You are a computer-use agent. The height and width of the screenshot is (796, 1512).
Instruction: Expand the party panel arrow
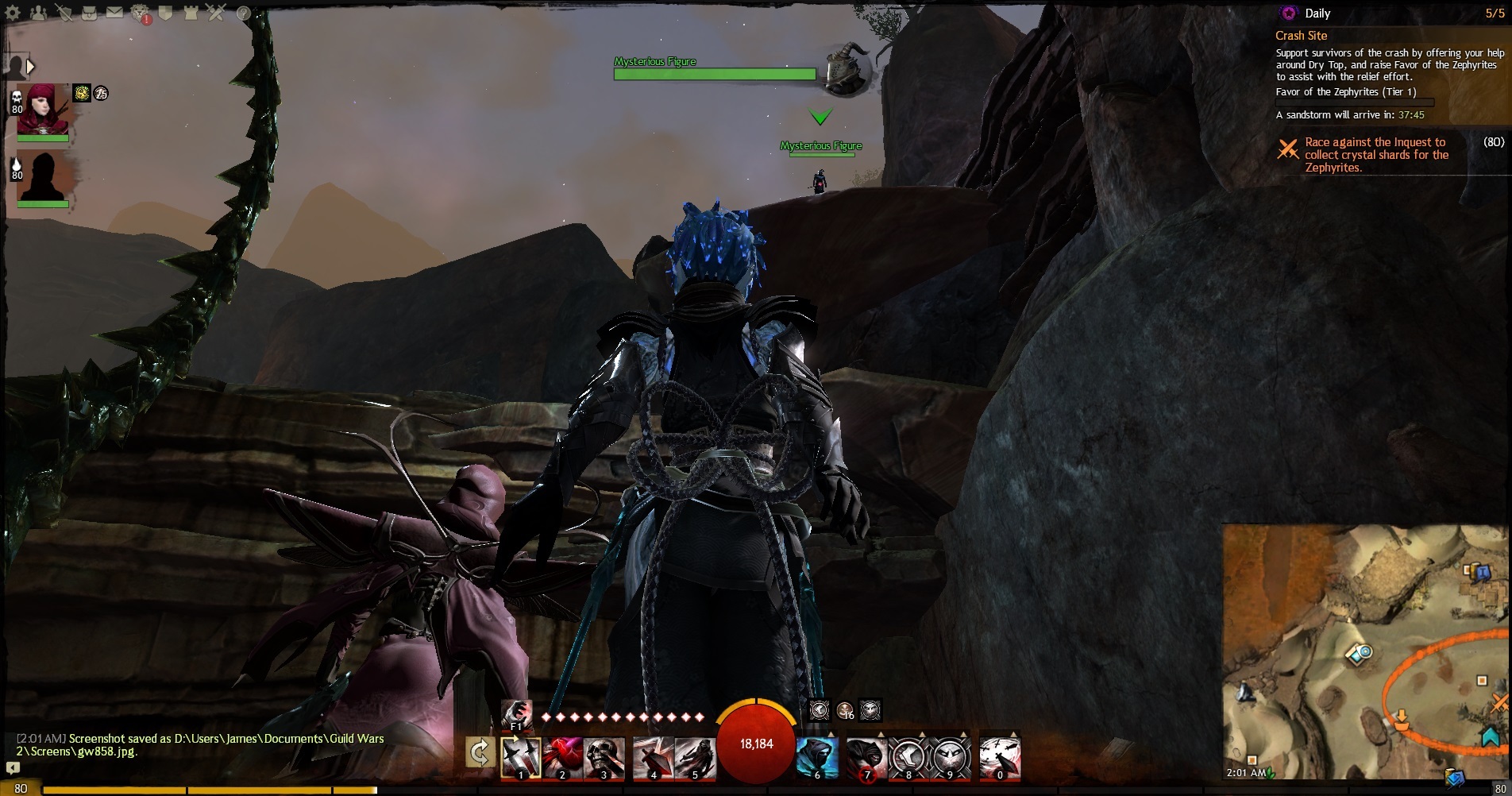(x=30, y=67)
